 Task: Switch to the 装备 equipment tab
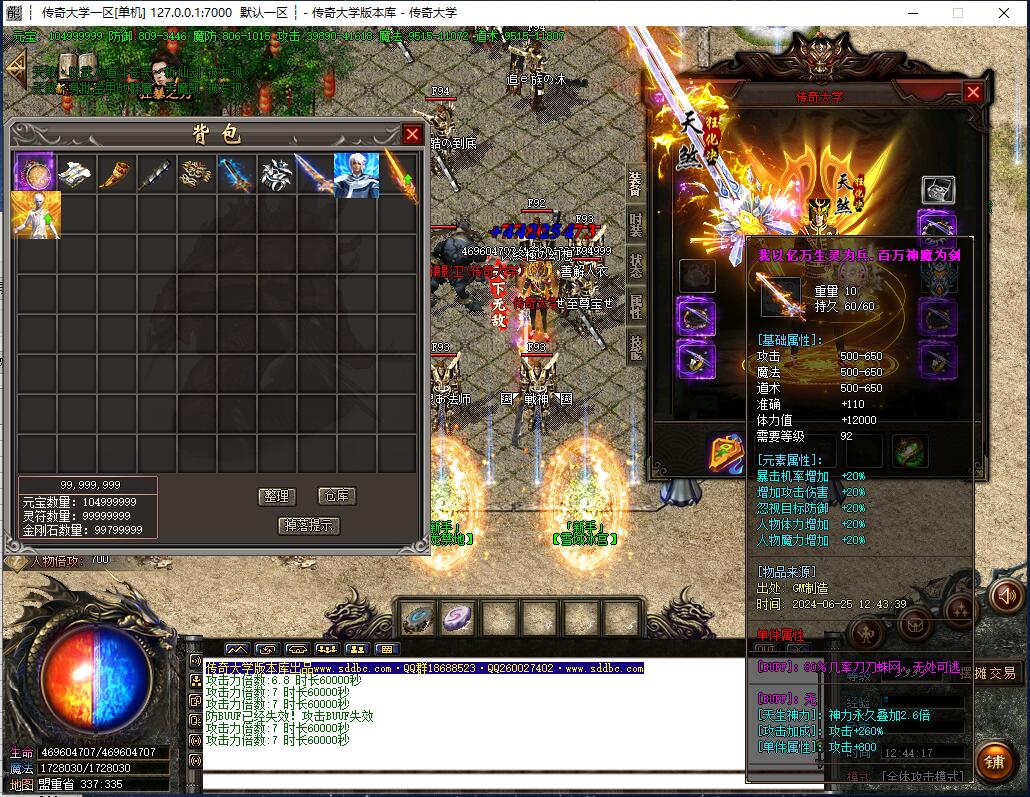click(x=636, y=185)
